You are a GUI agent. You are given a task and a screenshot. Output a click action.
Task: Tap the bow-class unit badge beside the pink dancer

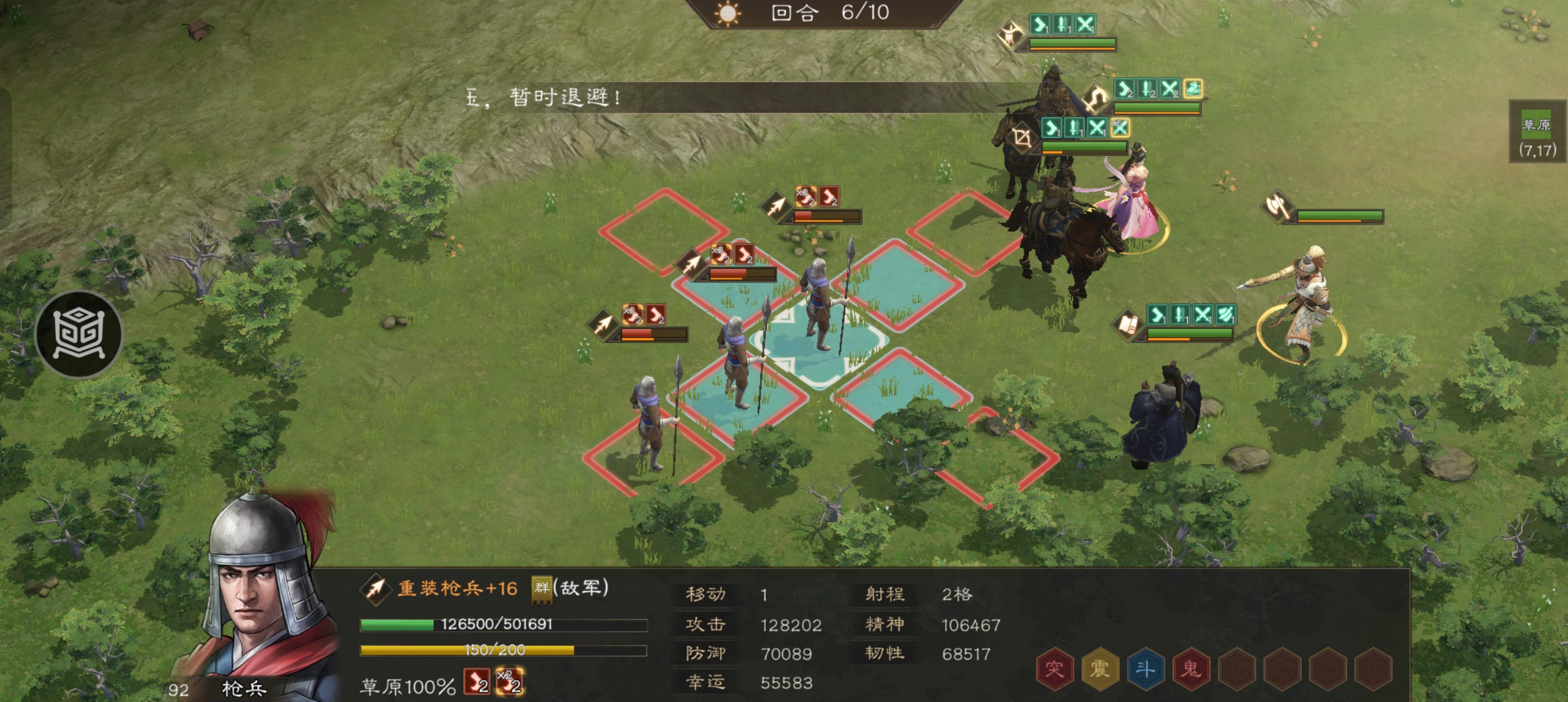pos(1022,137)
